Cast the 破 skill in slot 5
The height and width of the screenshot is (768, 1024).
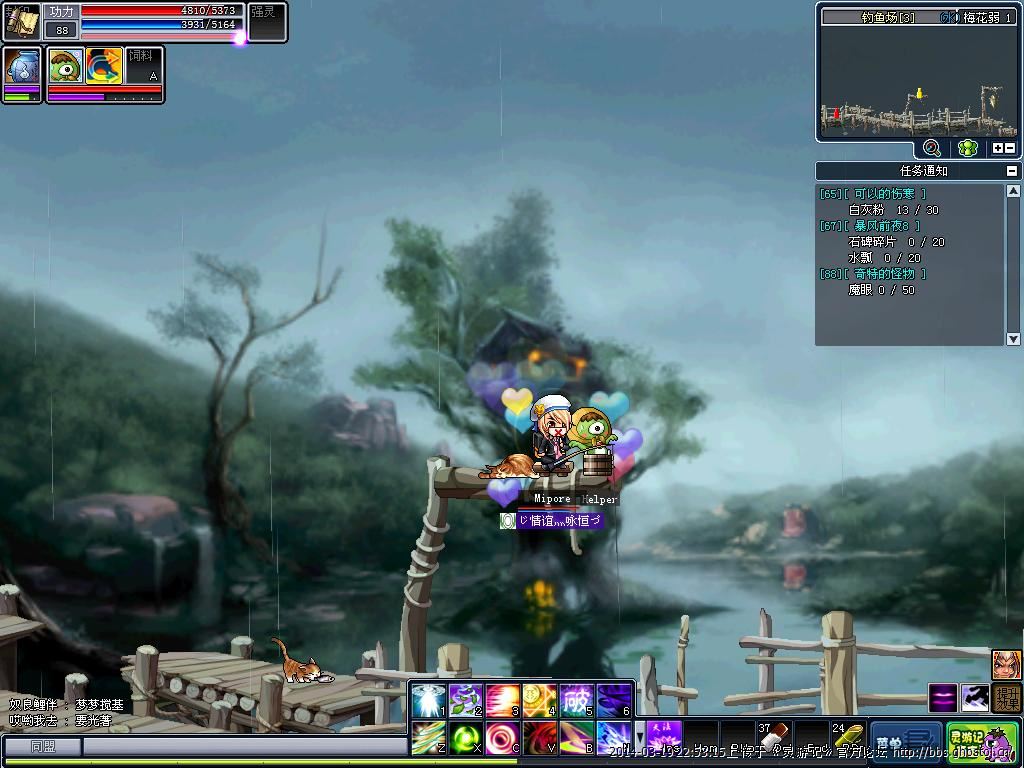577,700
